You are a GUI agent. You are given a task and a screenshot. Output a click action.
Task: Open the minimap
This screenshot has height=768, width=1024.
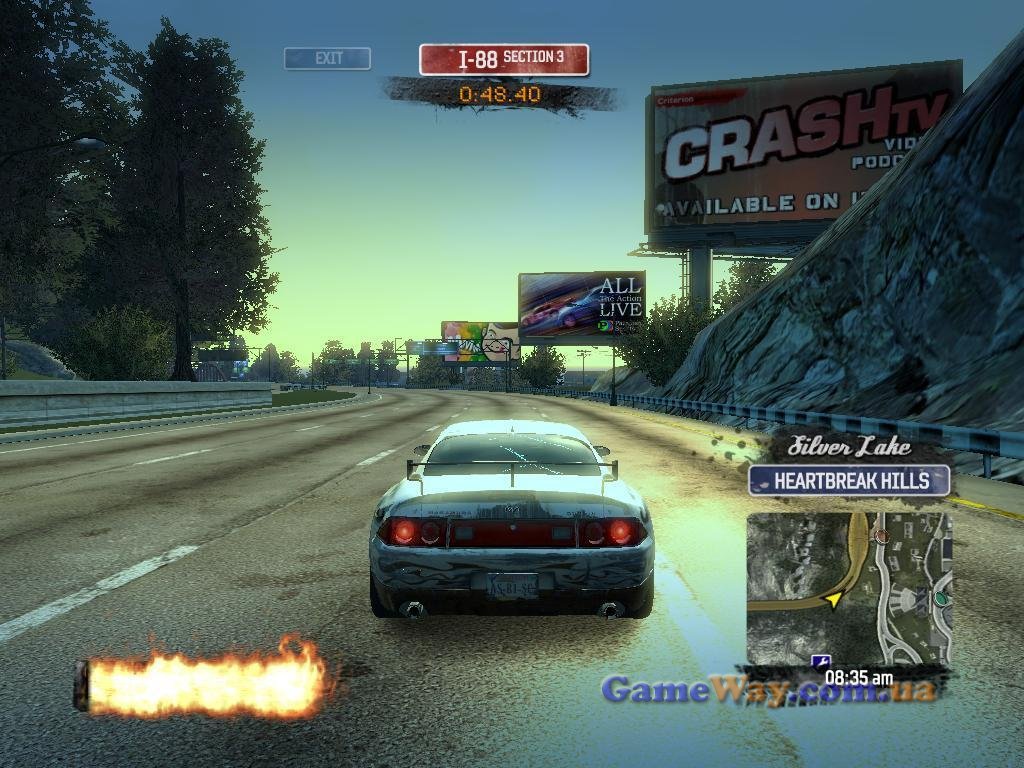point(848,588)
